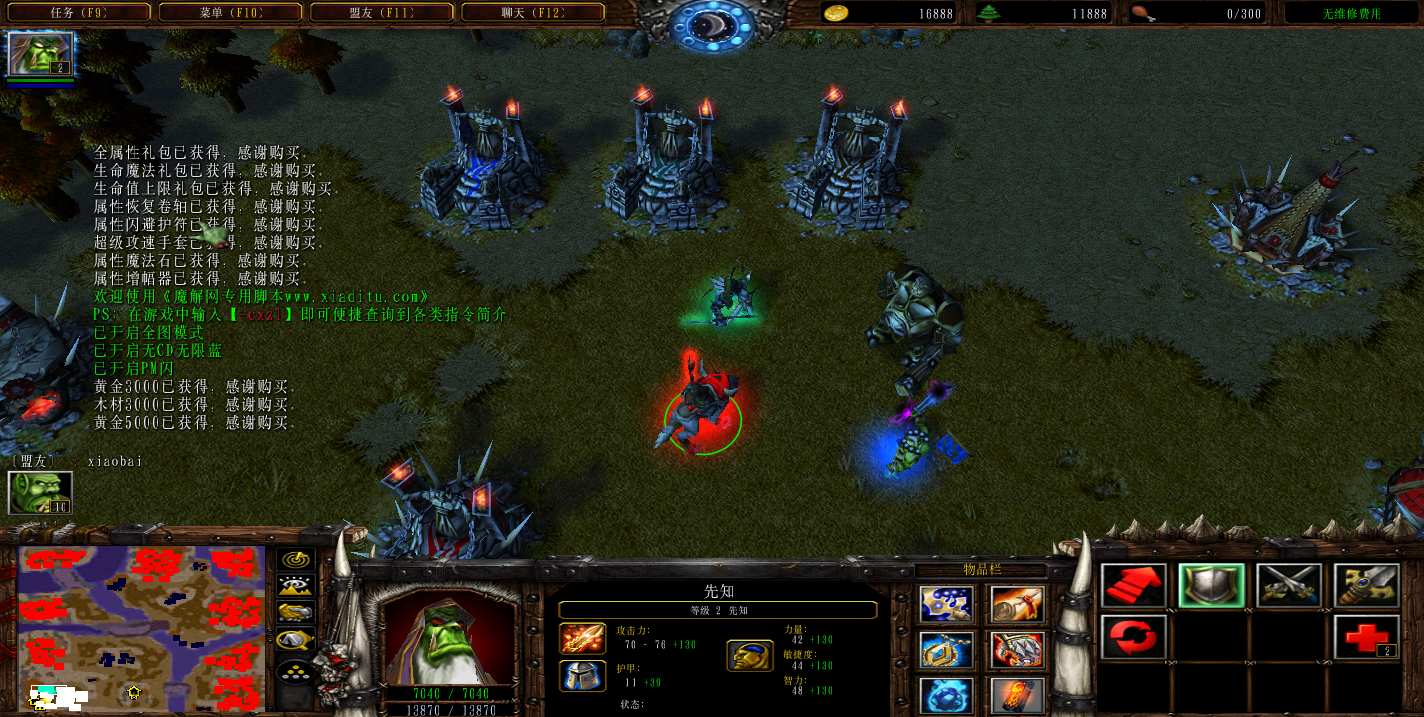This screenshot has height=717, width=1424.
Task: Toggle minimap terrain display button
Action: click(296, 587)
